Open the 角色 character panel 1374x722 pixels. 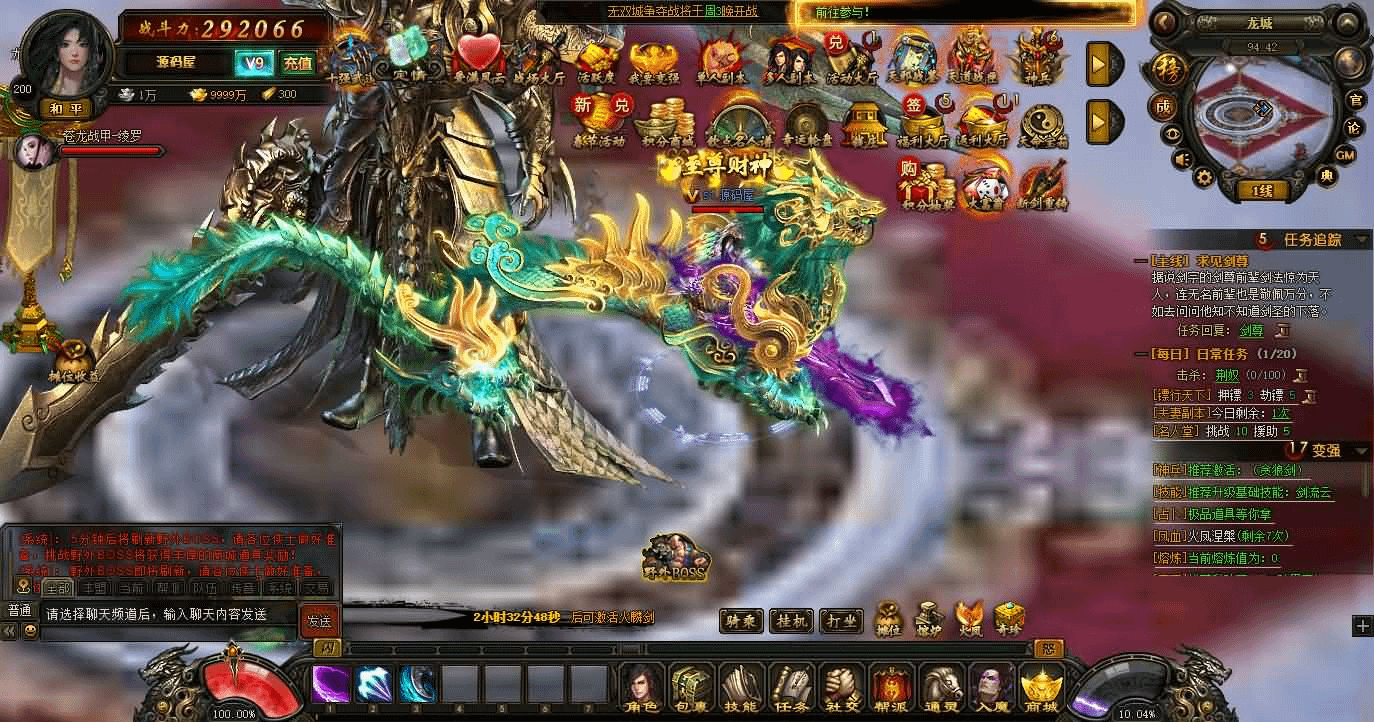point(641,686)
